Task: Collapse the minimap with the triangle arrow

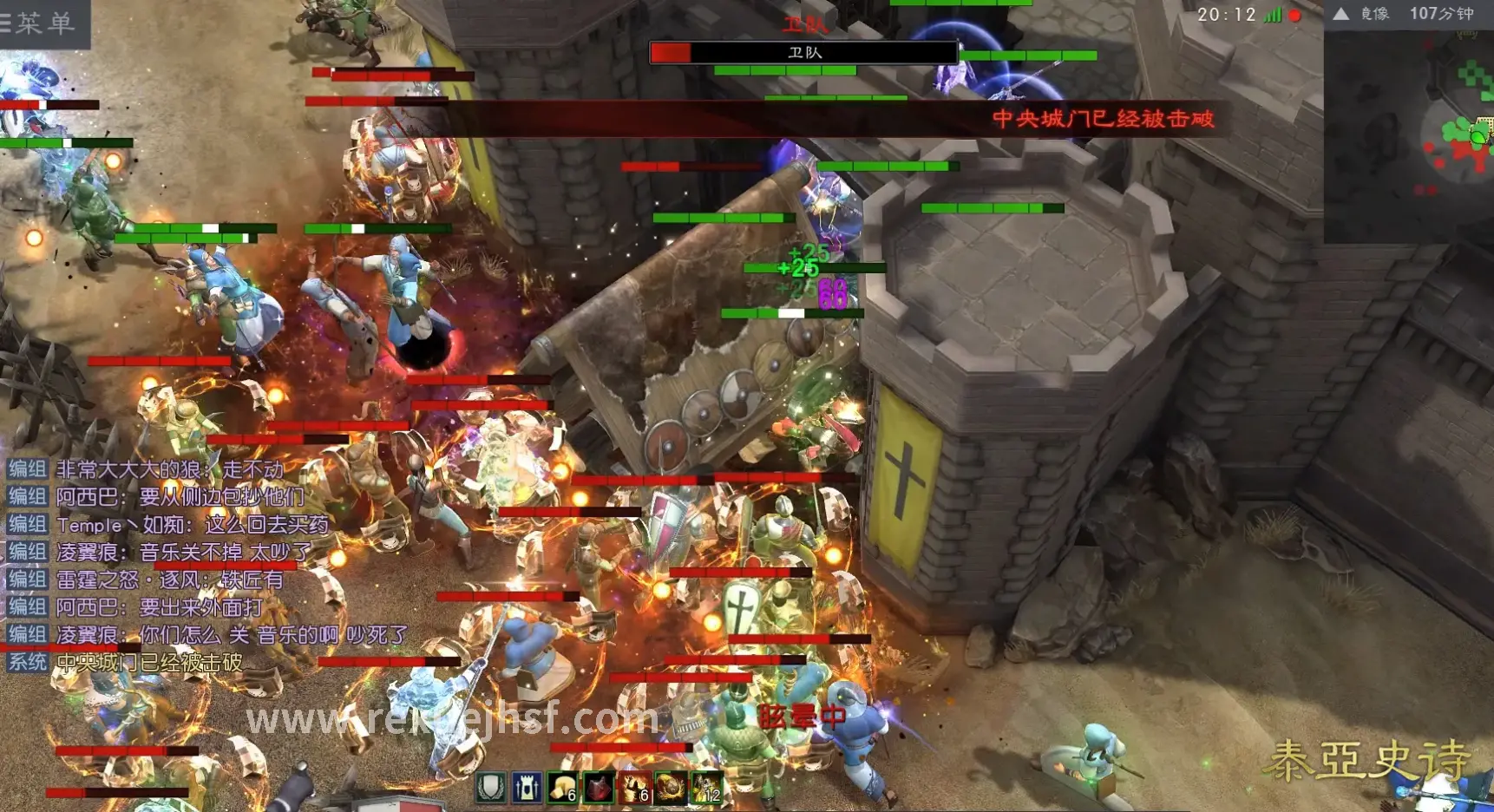Action: pyautogui.click(x=1340, y=14)
